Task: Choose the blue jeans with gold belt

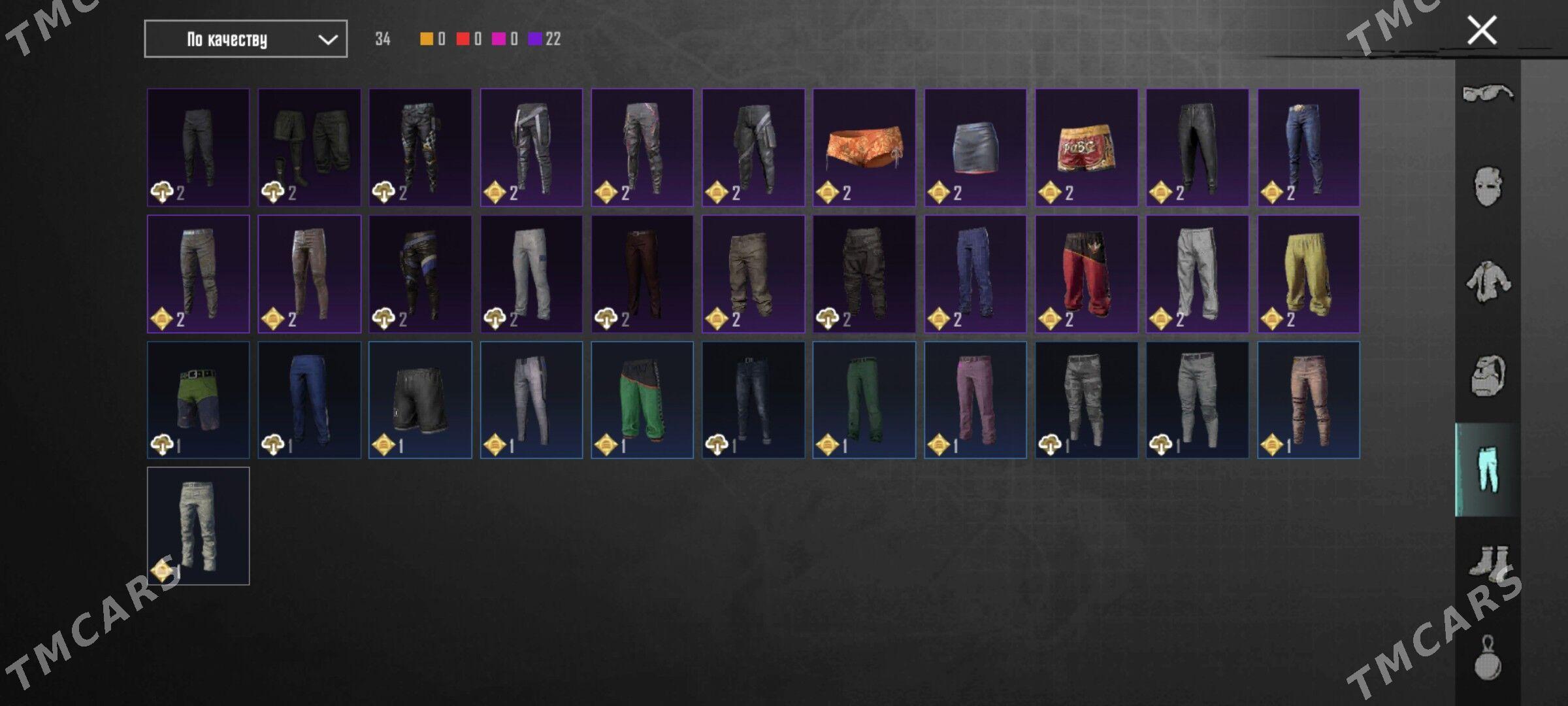Action: (1308, 148)
